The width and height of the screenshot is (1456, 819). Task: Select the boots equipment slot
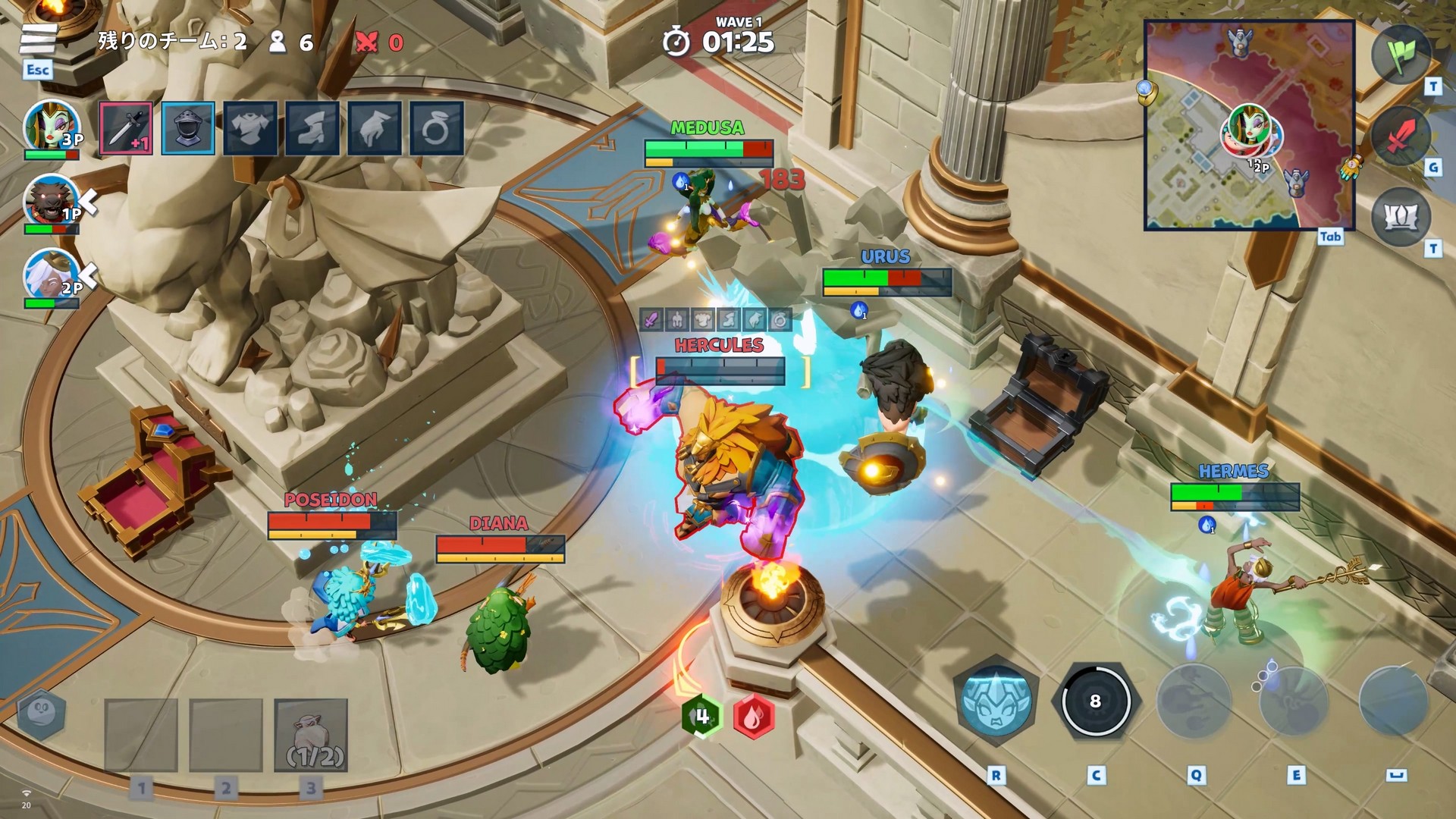pos(312,128)
